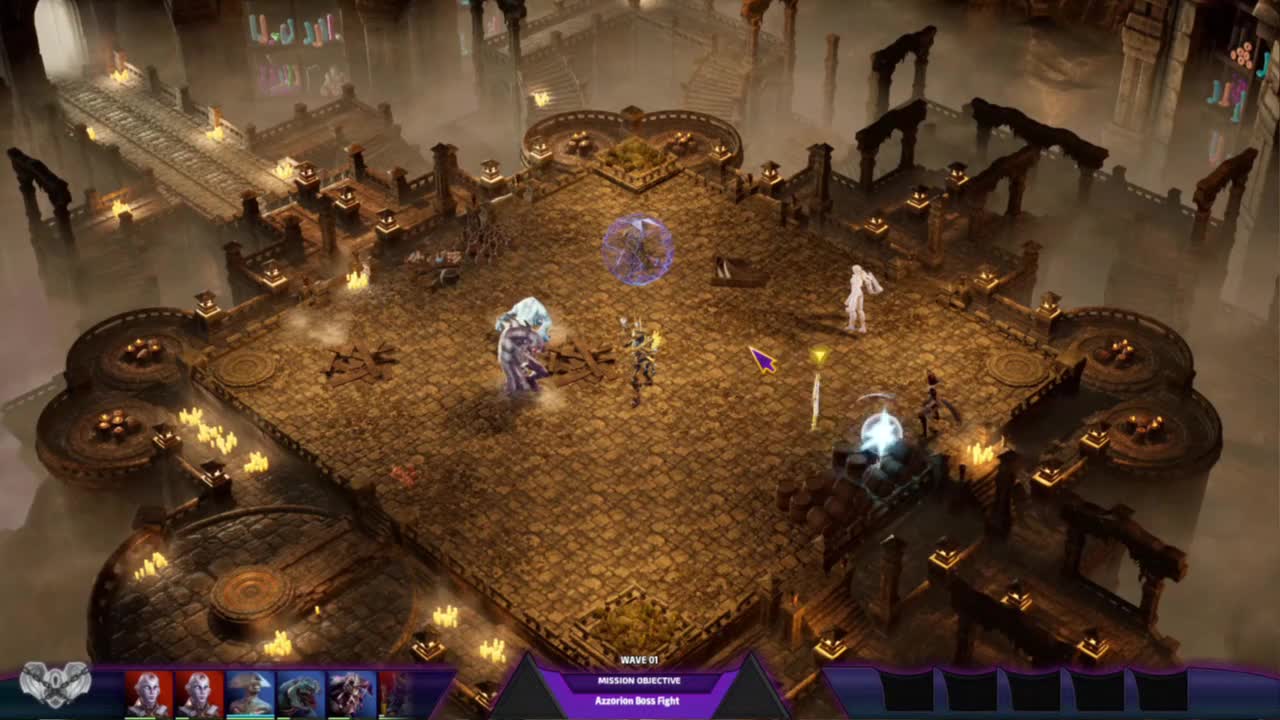This screenshot has width=1280, height=720.
Task: Select the wide-hat character portrait
Action: (250, 693)
